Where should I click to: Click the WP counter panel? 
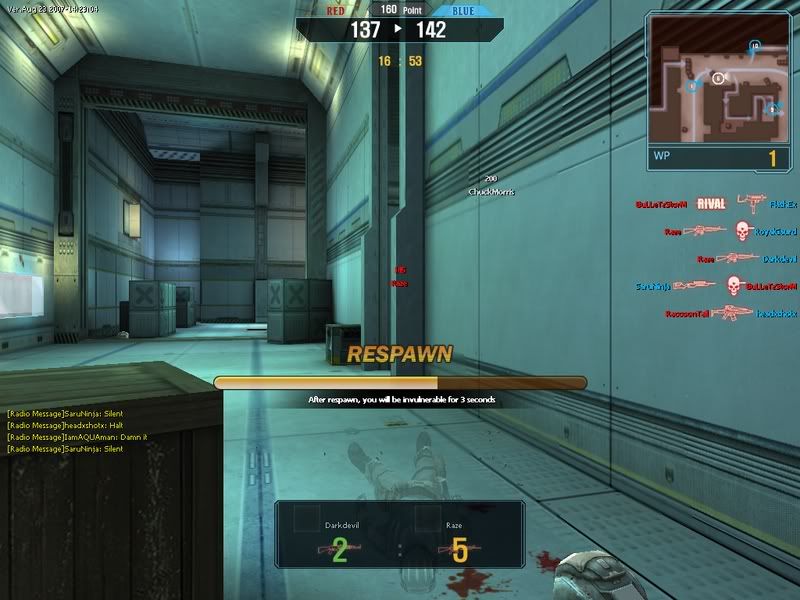715,157
